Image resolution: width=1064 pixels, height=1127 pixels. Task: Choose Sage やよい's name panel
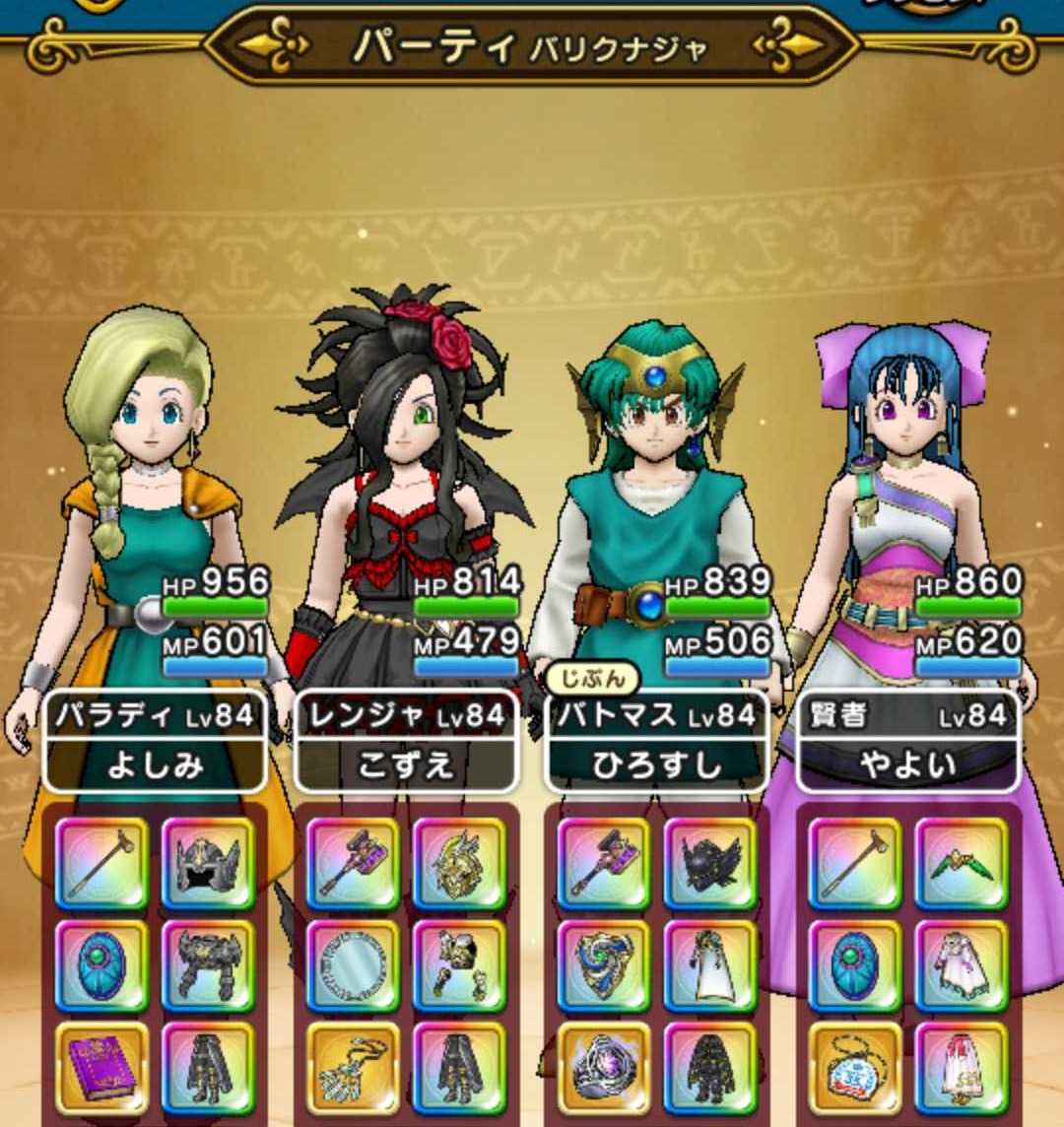(x=907, y=741)
